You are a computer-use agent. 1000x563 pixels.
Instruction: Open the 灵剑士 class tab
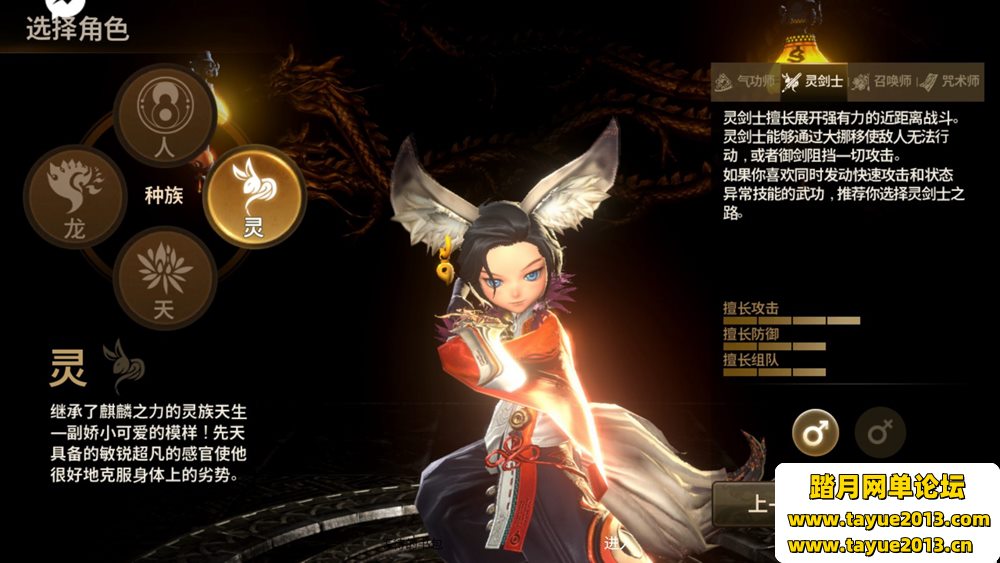[812, 81]
